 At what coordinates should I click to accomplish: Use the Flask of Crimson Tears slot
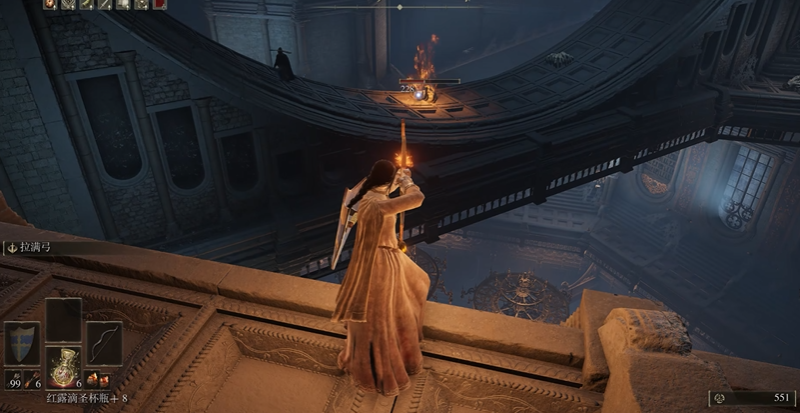point(63,366)
